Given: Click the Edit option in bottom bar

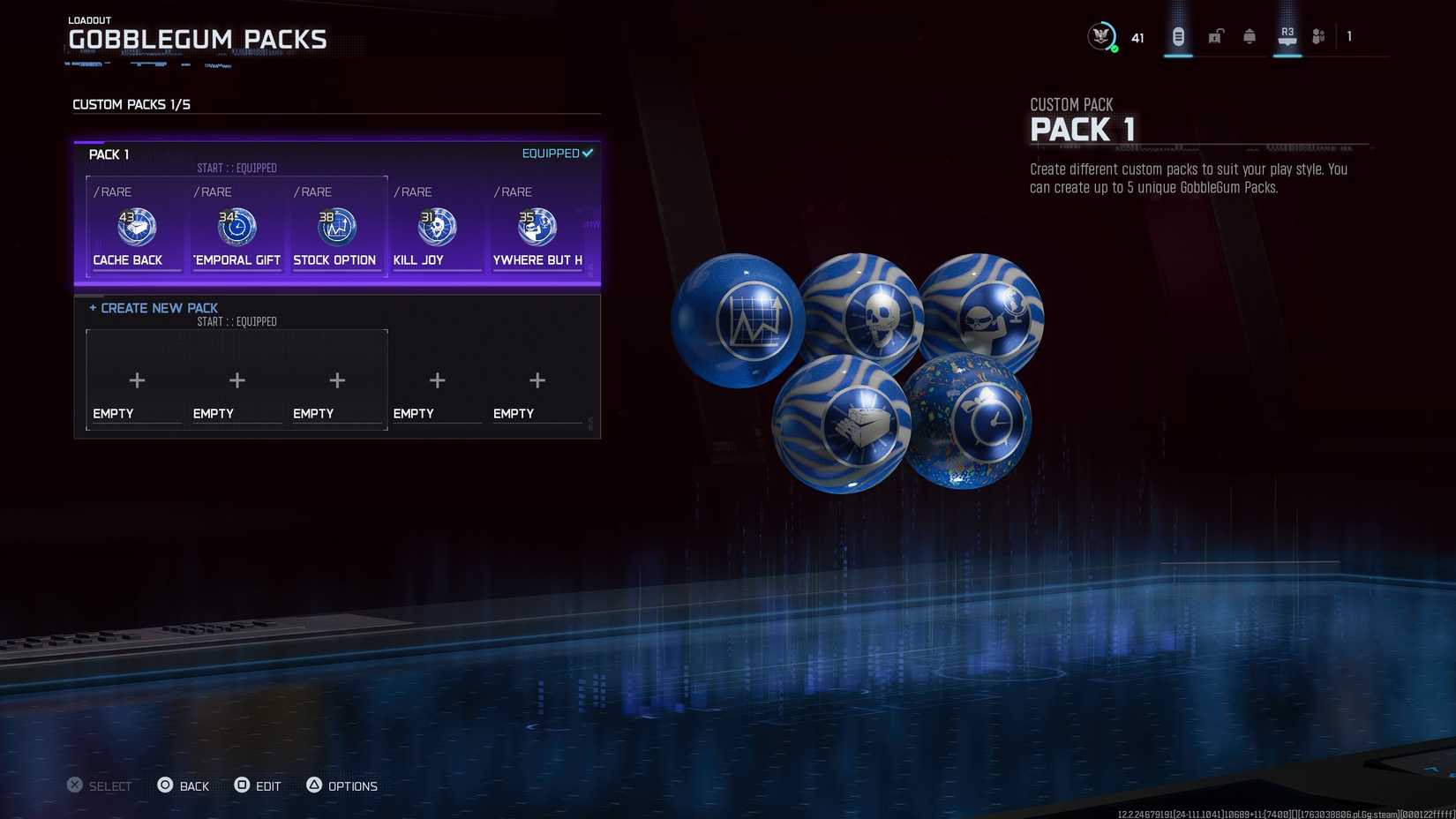Looking at the screenshot, I should pos(259,785).
